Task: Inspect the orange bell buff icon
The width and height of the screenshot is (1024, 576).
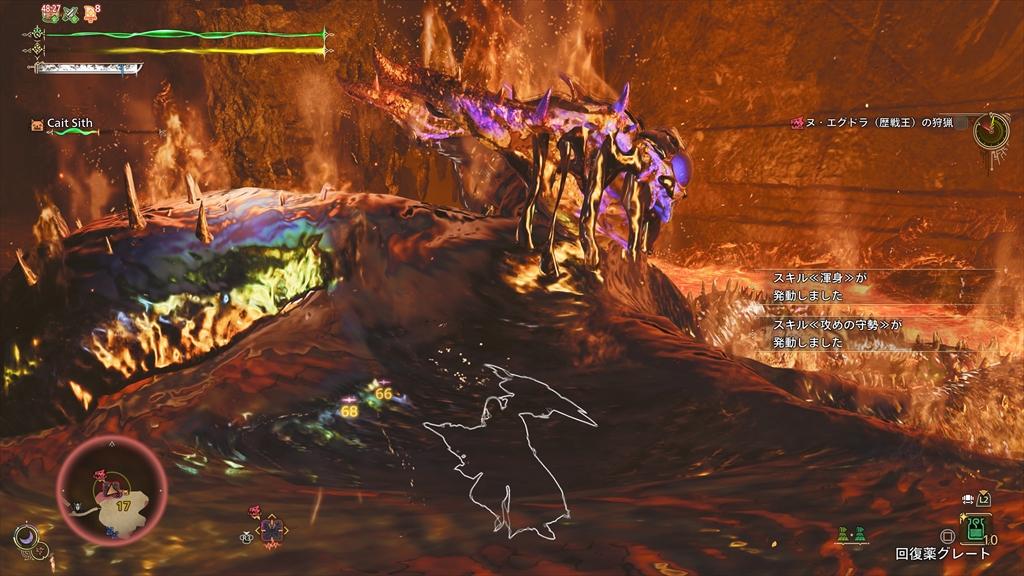Action: (x=92, y=14)
